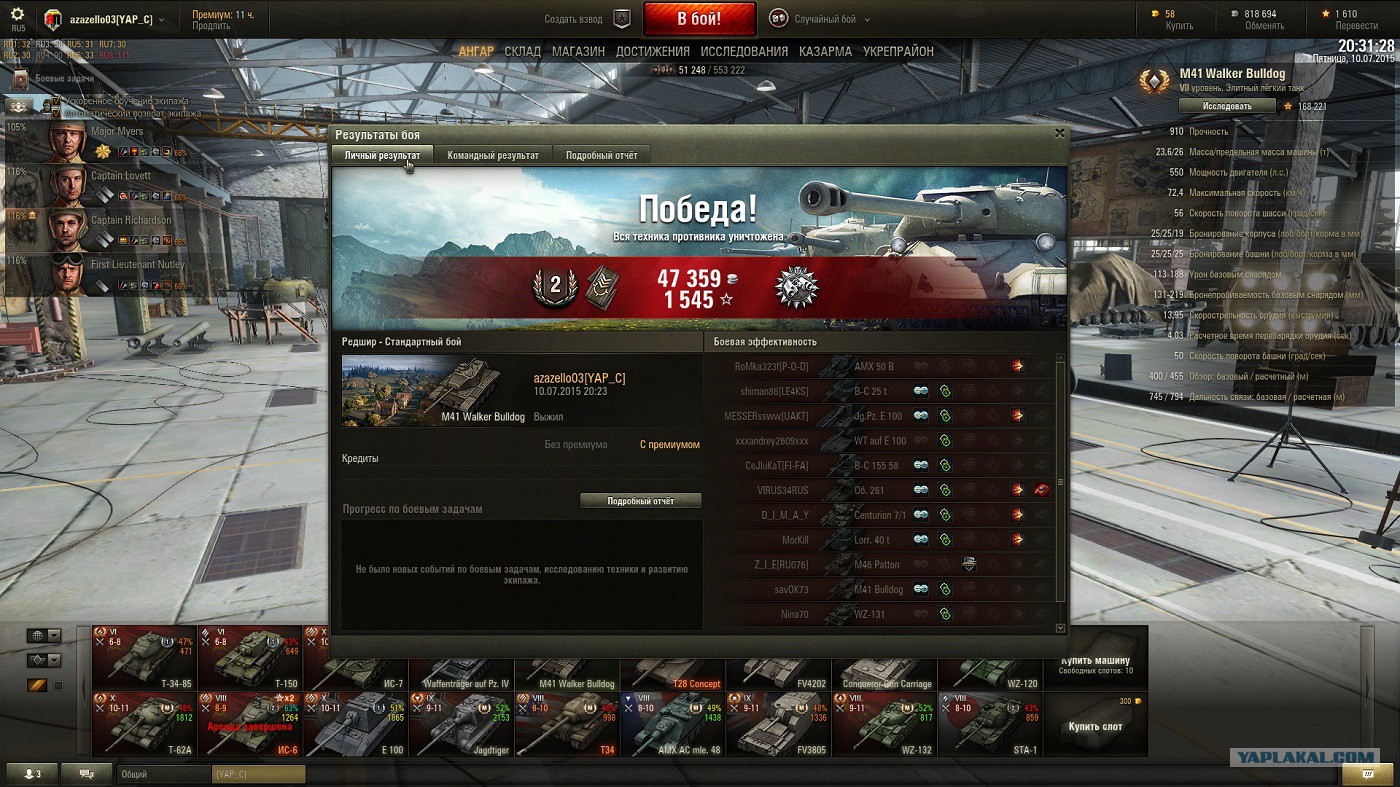The image size is (1400, 787).
Task: Enter the УКРЕПРАЙОН section
Action: [x=898, y=51]
